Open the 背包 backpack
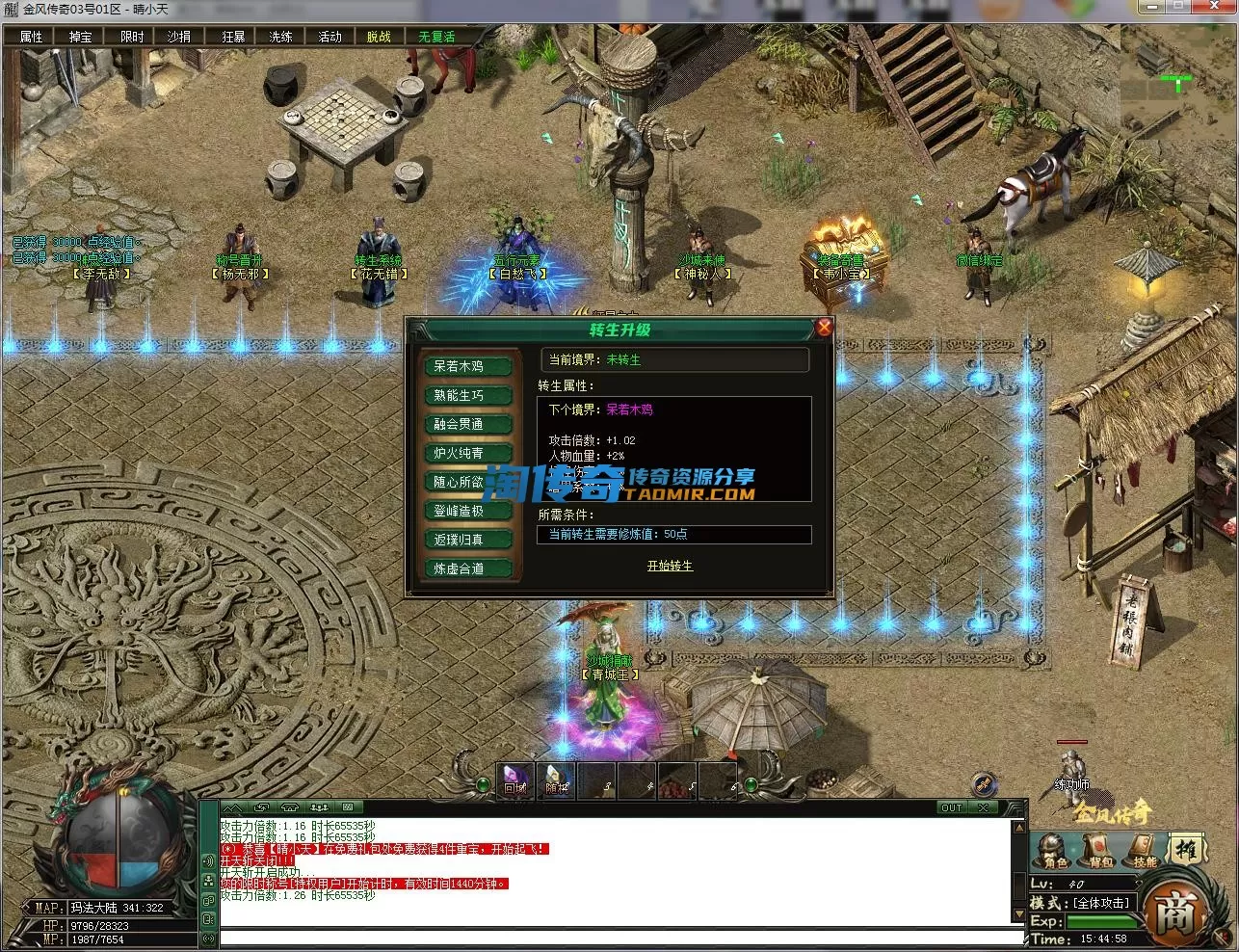The height and width of the screenshot is (952, 1239). click(x=1100, y=852)
